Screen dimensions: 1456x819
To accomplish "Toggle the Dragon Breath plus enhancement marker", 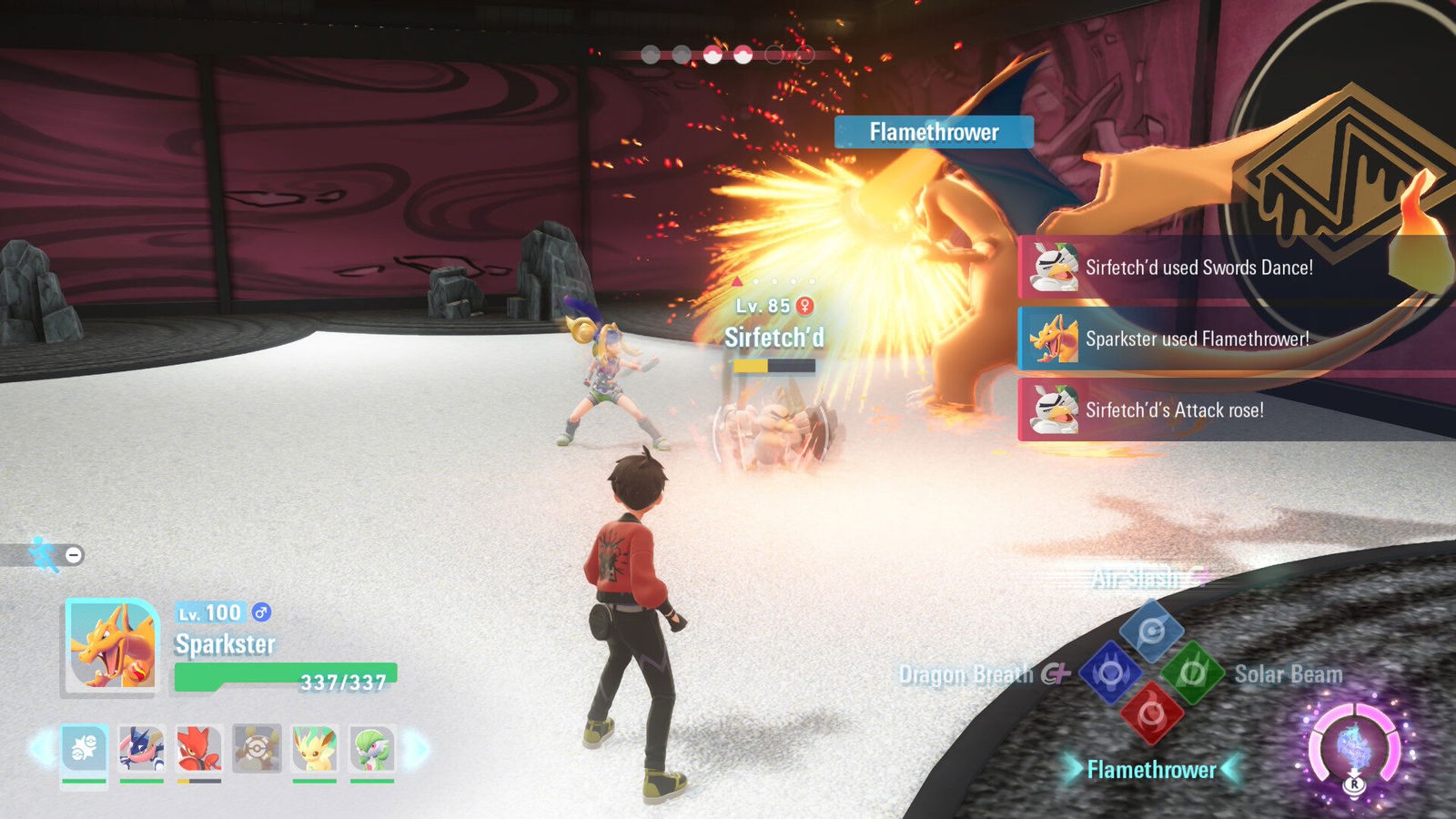I will coord(1062,672).
